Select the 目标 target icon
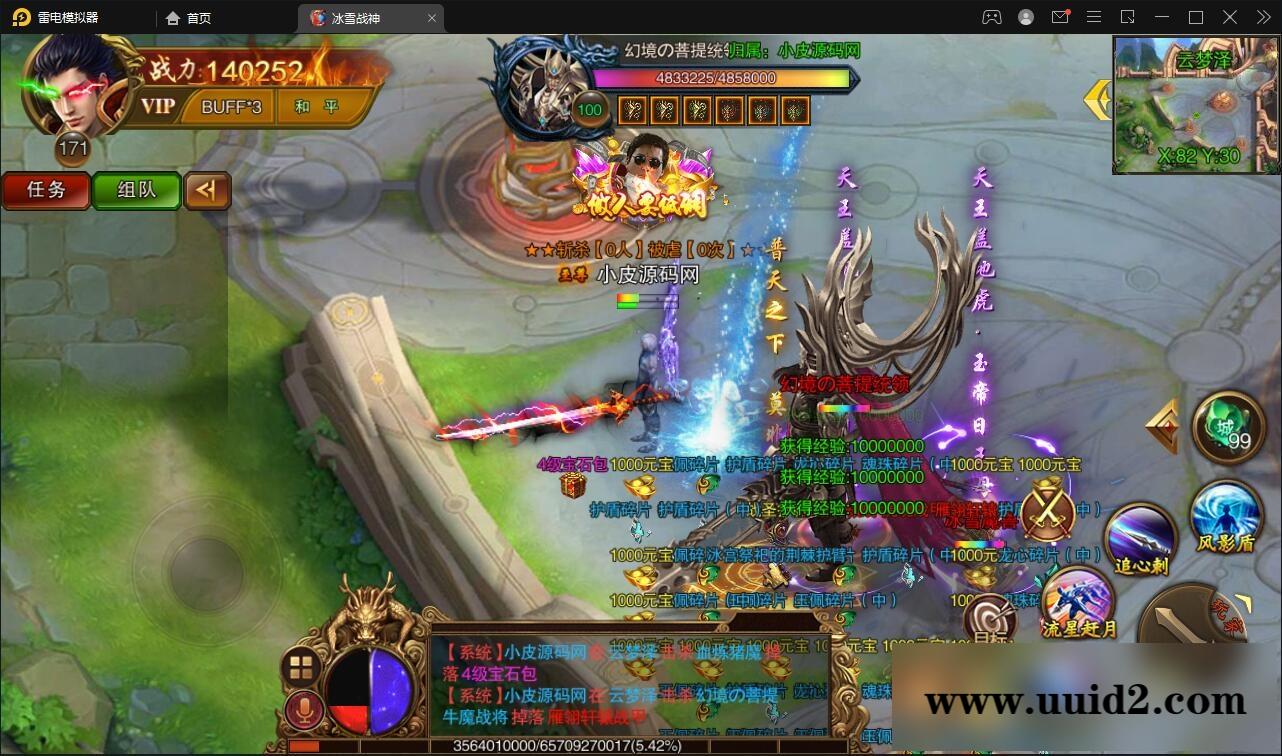Viewport: 1282px width, 756px height. pyautogui.click(x=989, y=618)
